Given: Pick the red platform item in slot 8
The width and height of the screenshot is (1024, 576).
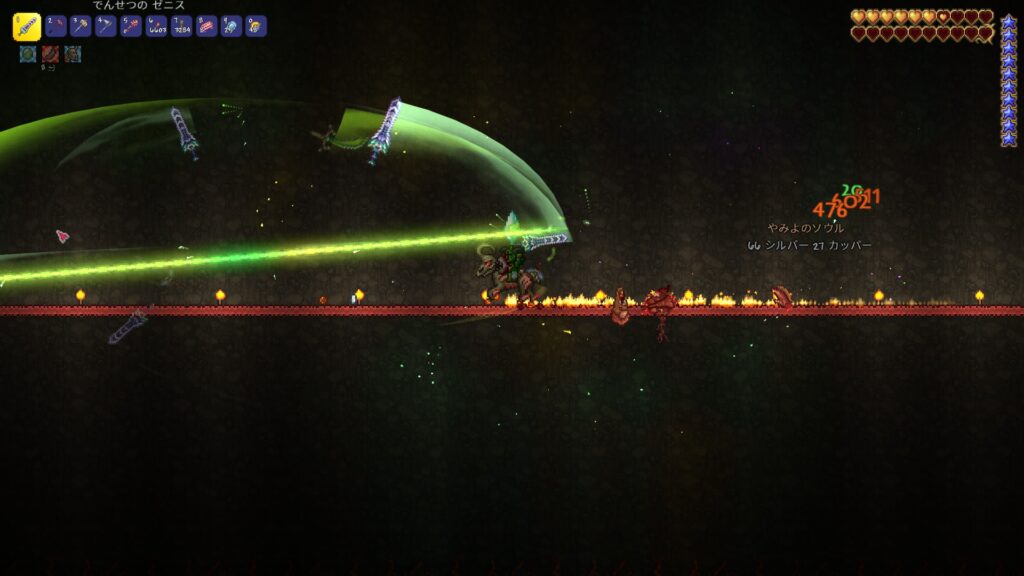Looking at the screenshot, I should (x=206, y=27).
